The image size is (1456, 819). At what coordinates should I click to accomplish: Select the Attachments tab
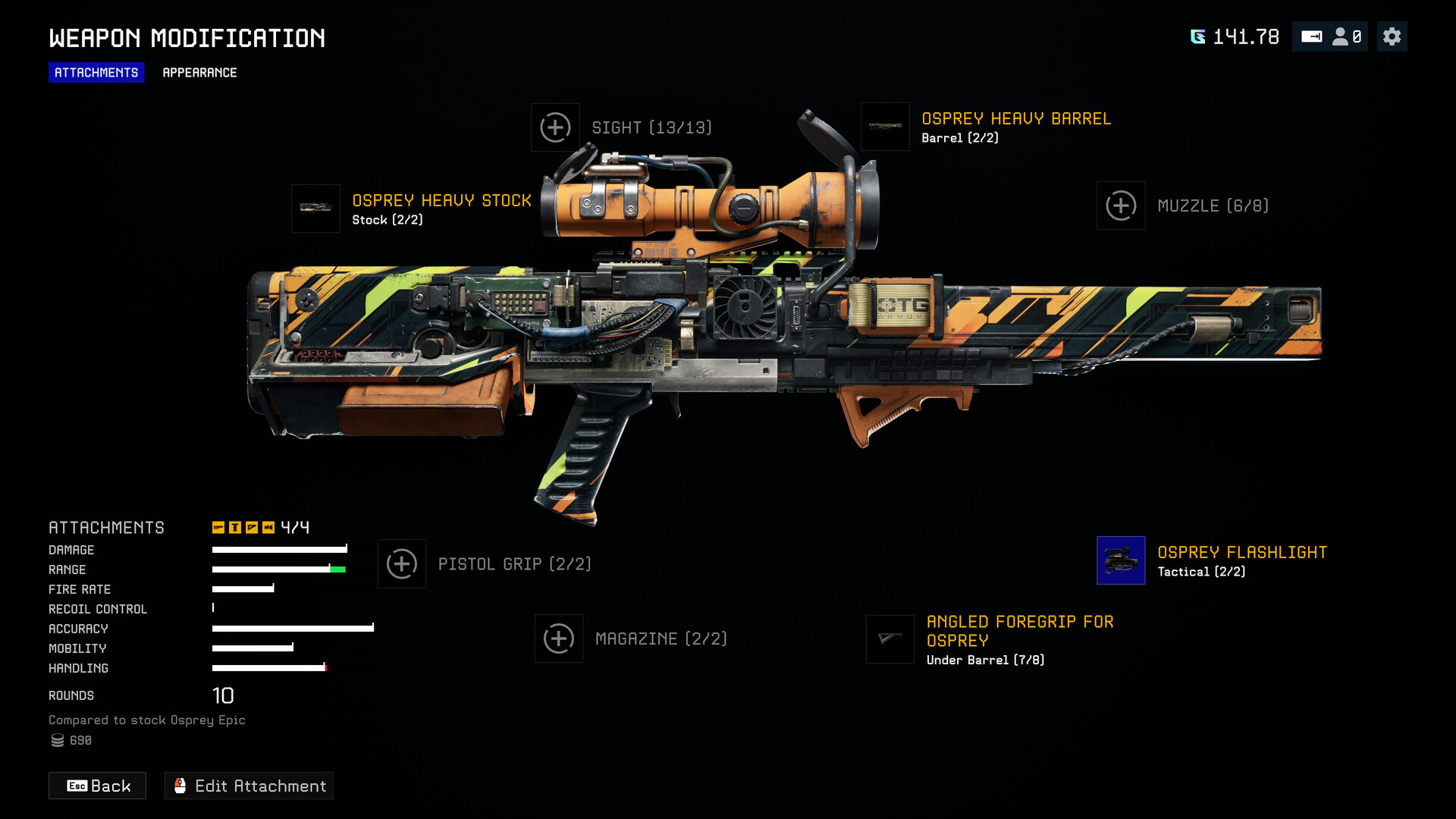[x=96, y=73]
